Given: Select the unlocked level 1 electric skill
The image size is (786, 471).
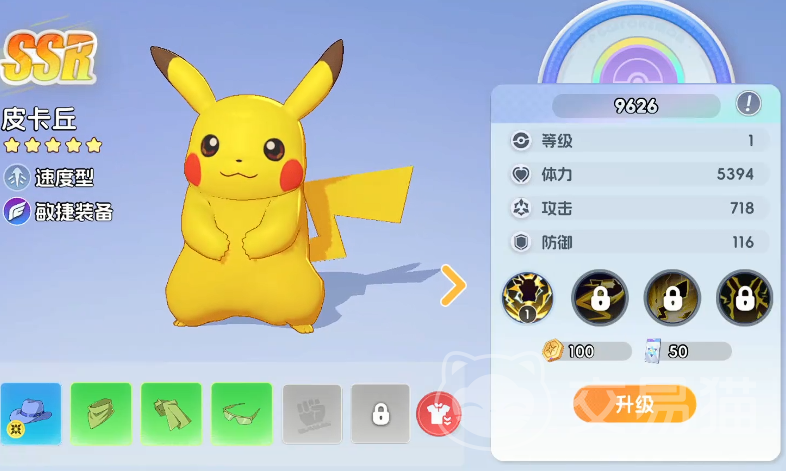Looking at the screenshot, I should (x=529, y=298).
